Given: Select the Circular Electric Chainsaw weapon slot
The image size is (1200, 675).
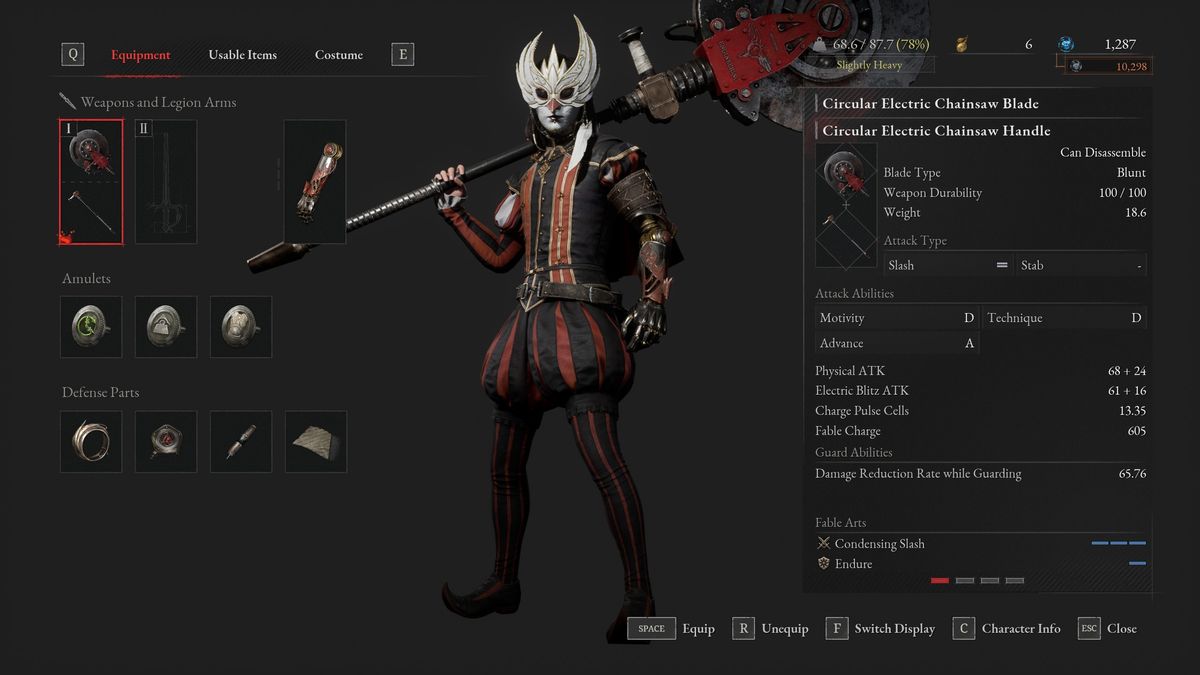Looking at the screenshot, I should pyautogui.click(x=91, y=182).
